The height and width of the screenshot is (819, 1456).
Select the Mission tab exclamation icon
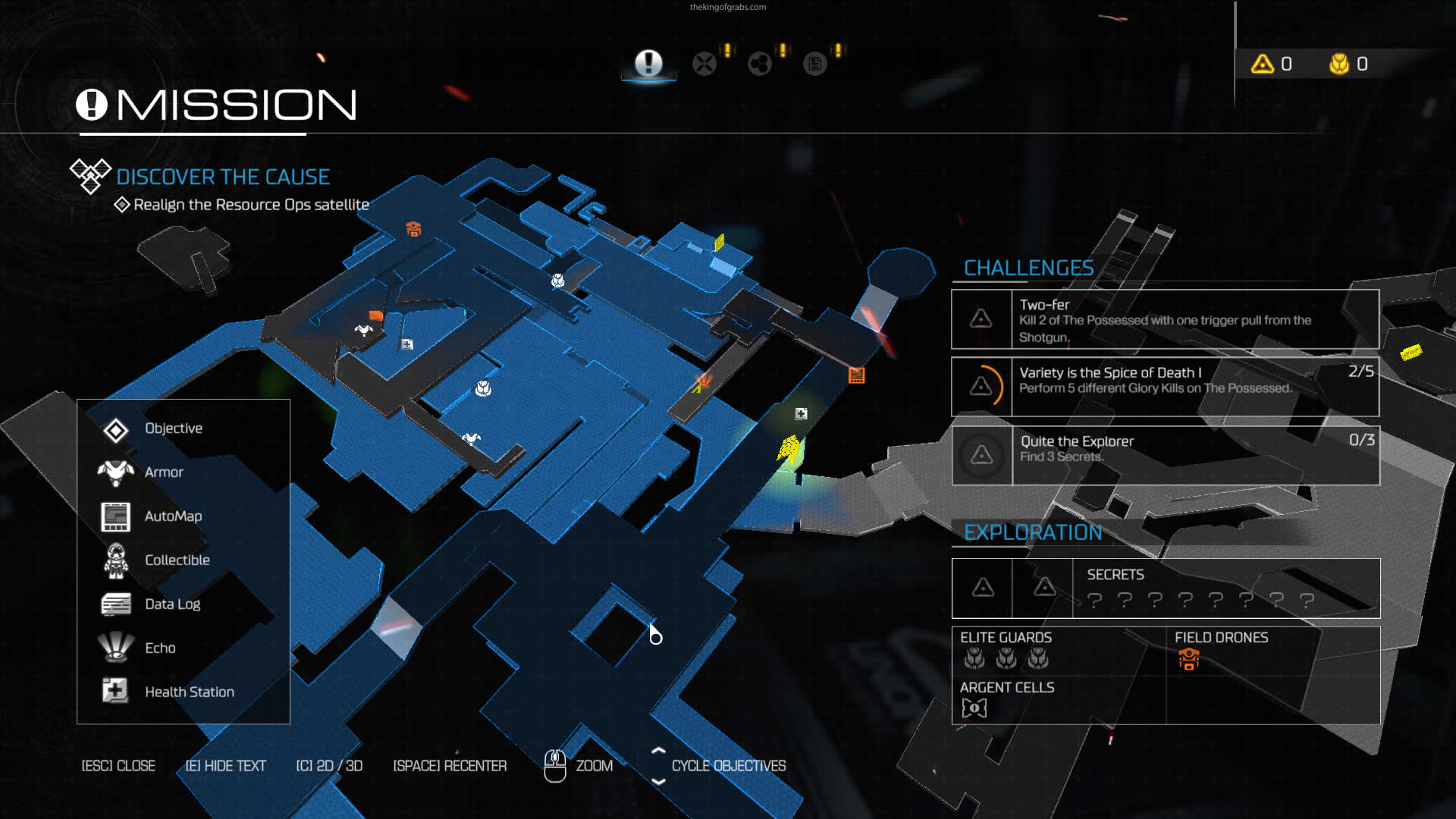coord(648,63)
